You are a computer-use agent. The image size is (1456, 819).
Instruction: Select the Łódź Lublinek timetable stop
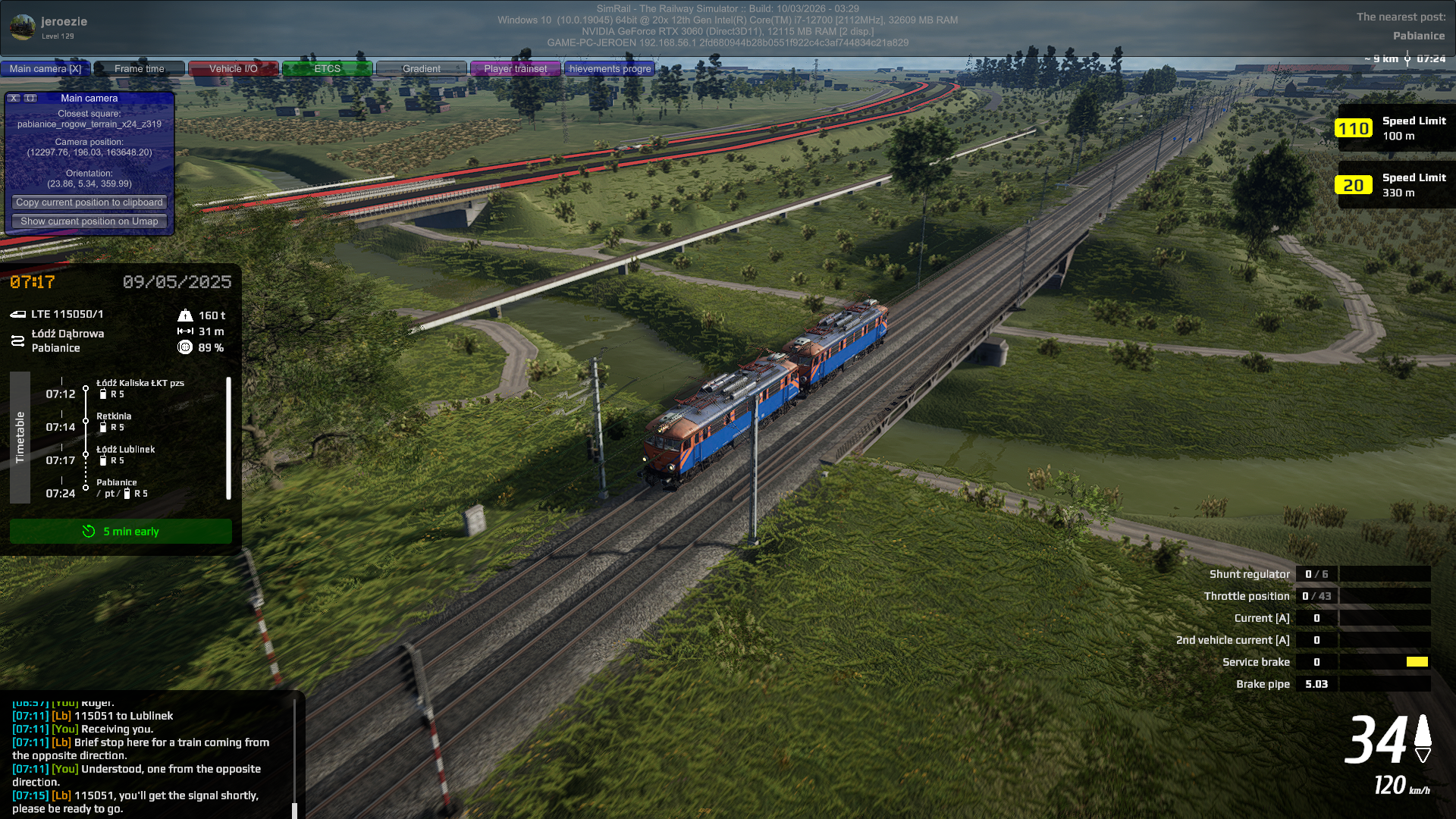point(125,450)
